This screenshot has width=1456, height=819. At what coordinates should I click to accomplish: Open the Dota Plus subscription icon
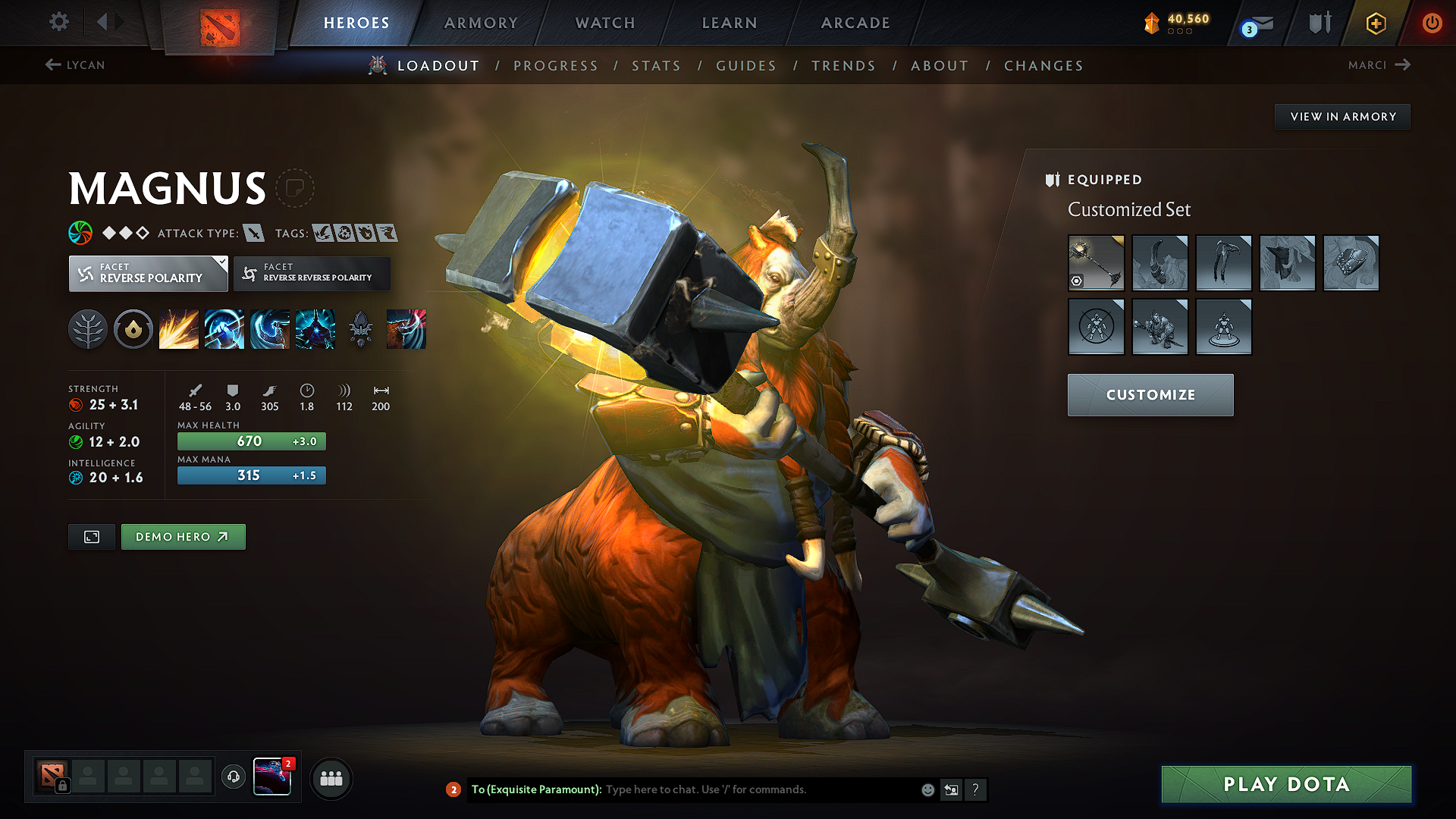[1376, 23]
